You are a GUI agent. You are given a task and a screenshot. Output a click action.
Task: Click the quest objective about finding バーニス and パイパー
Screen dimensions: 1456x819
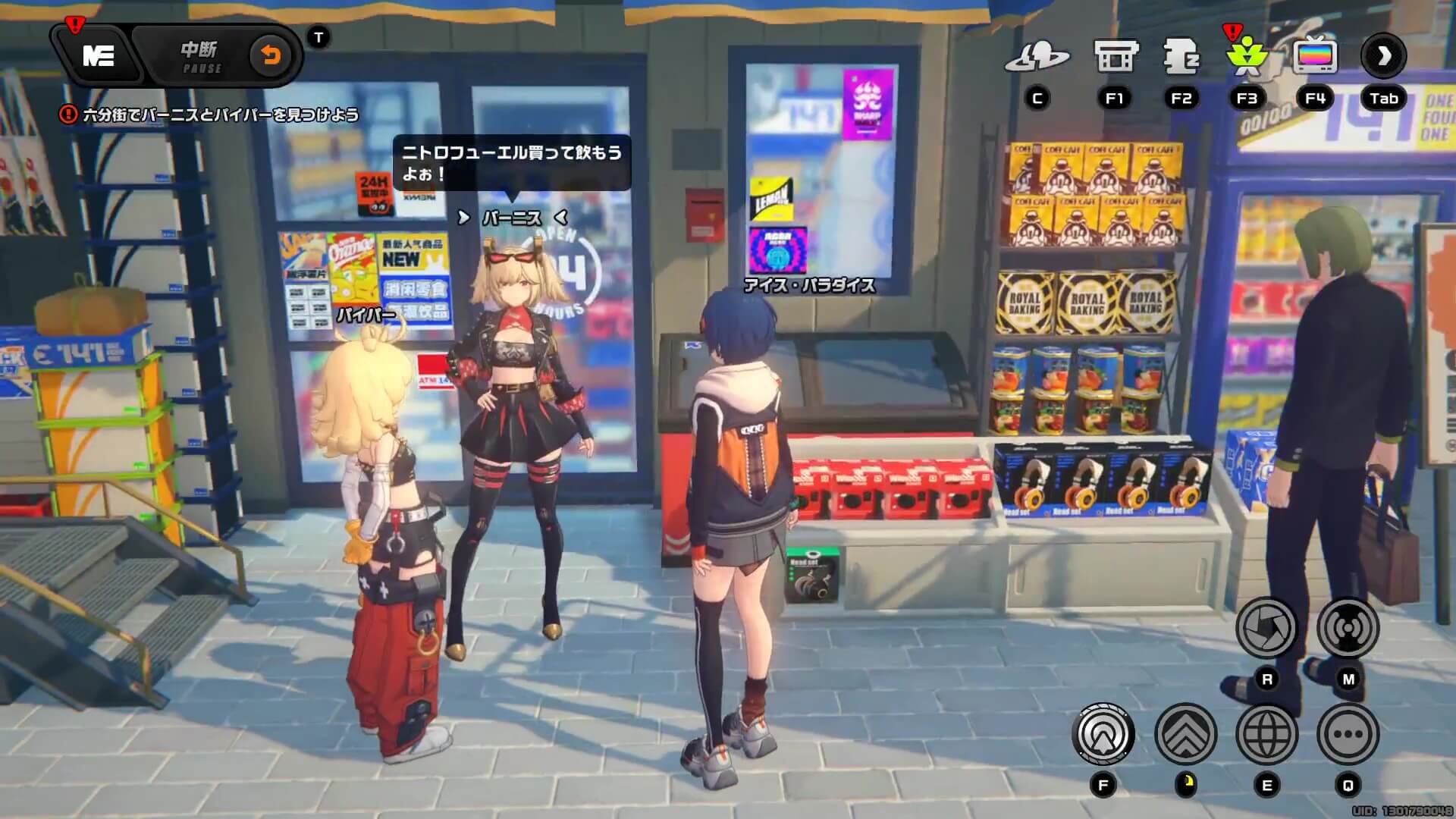[216, 111]
